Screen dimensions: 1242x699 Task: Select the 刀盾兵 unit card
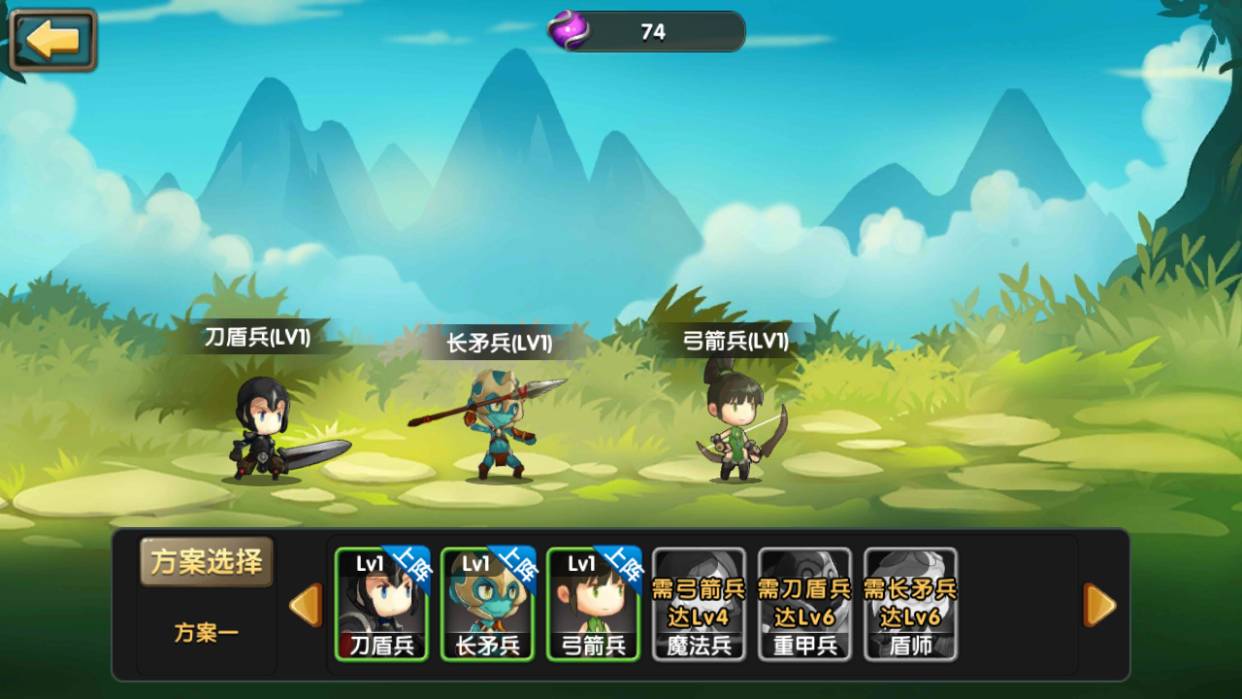click(381, 604)
